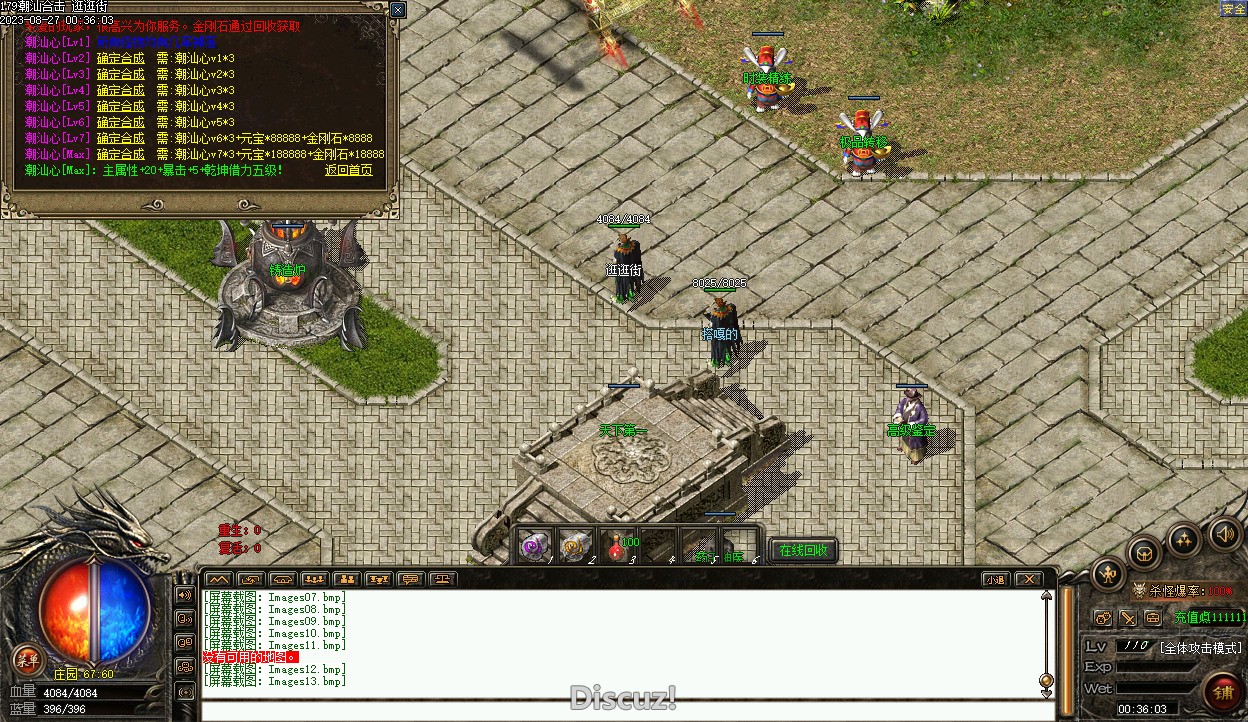1248x722 pixels.
Task: Click 返回首页 to return home
Action: point(348,170)
